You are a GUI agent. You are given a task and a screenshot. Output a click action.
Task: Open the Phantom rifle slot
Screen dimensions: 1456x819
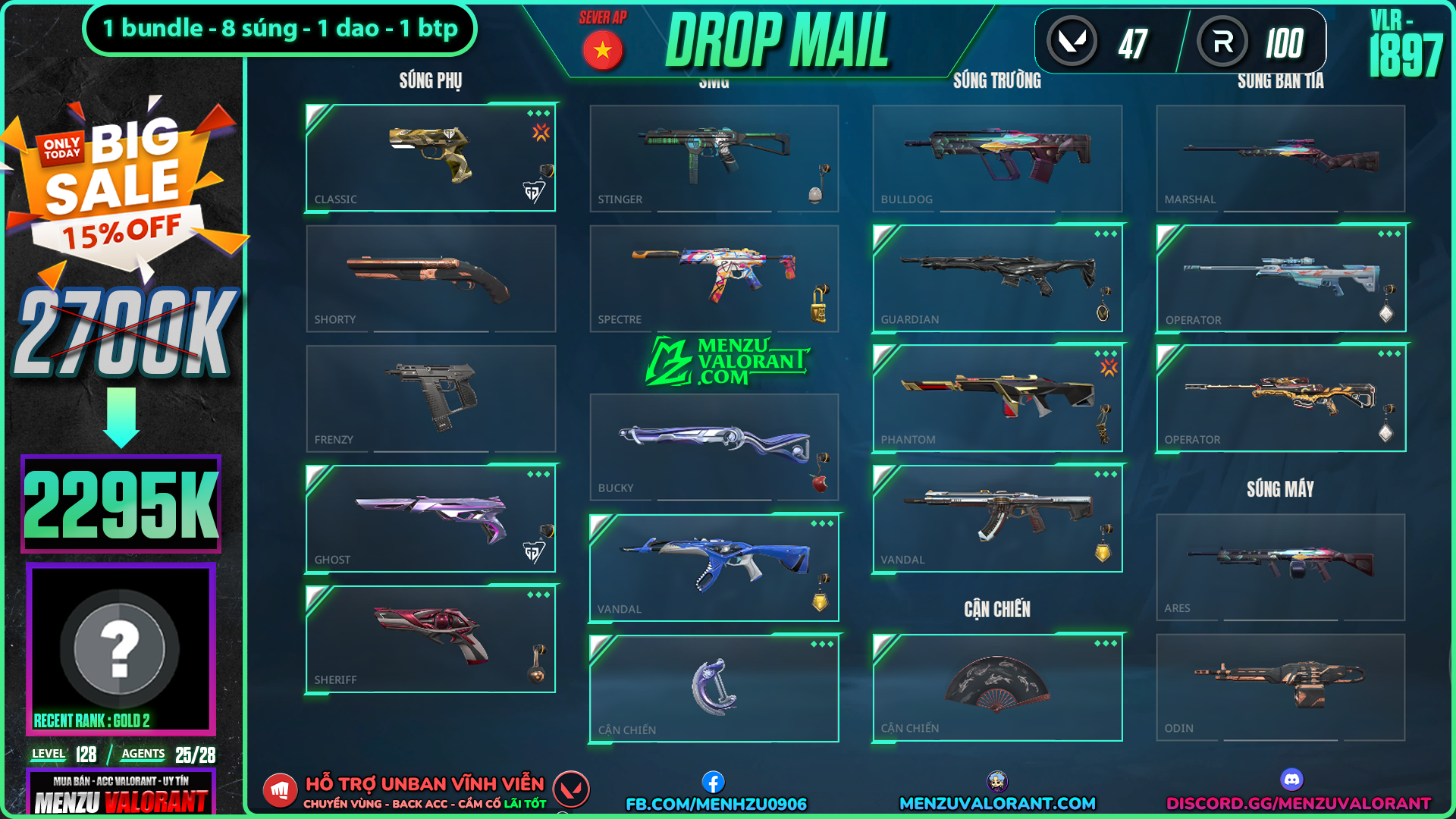click(x=996, y=399)
